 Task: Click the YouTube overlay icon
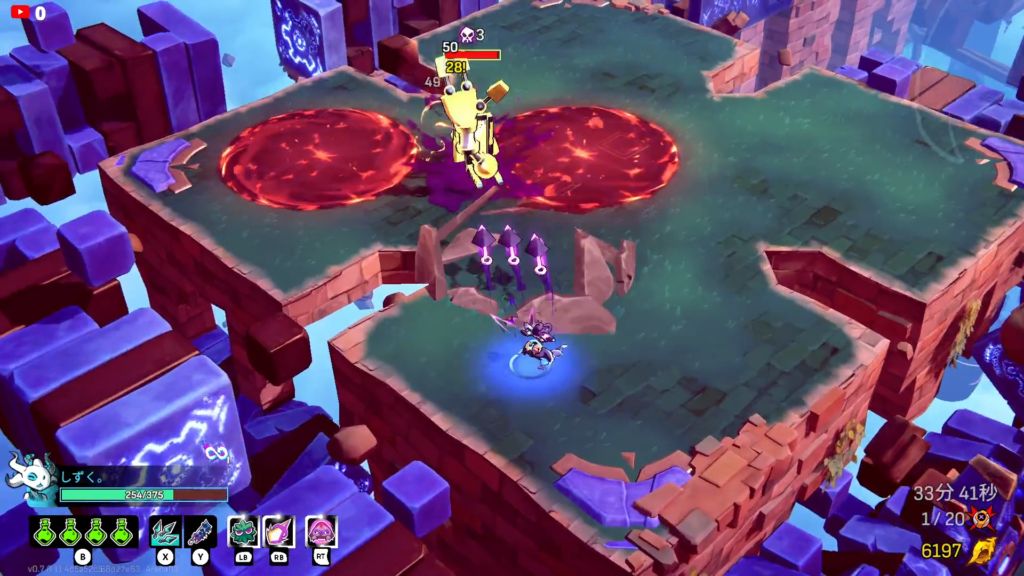tap(19, 13)
